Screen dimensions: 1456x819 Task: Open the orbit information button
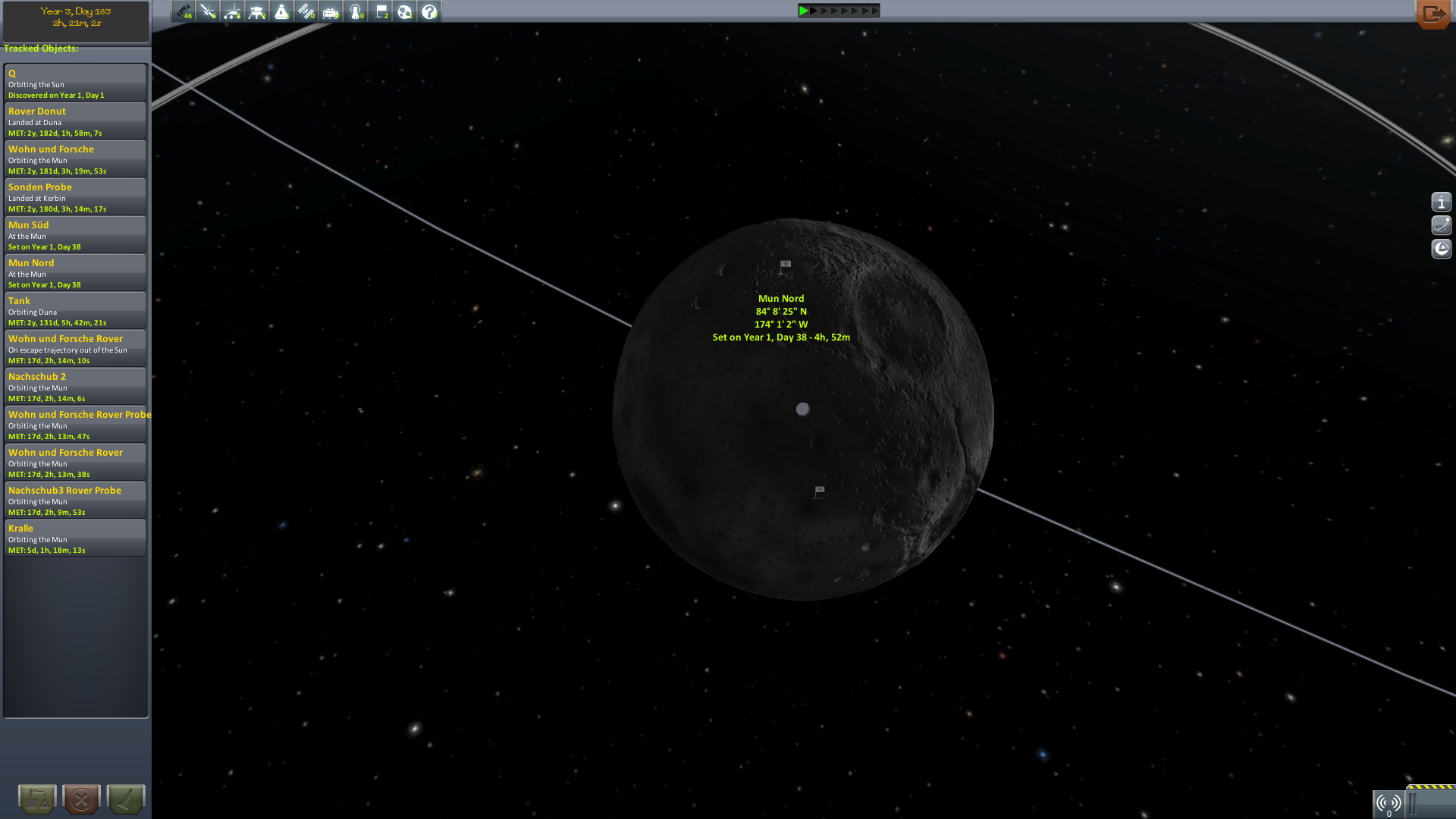pyautogui.click(x=1441, y=225)
